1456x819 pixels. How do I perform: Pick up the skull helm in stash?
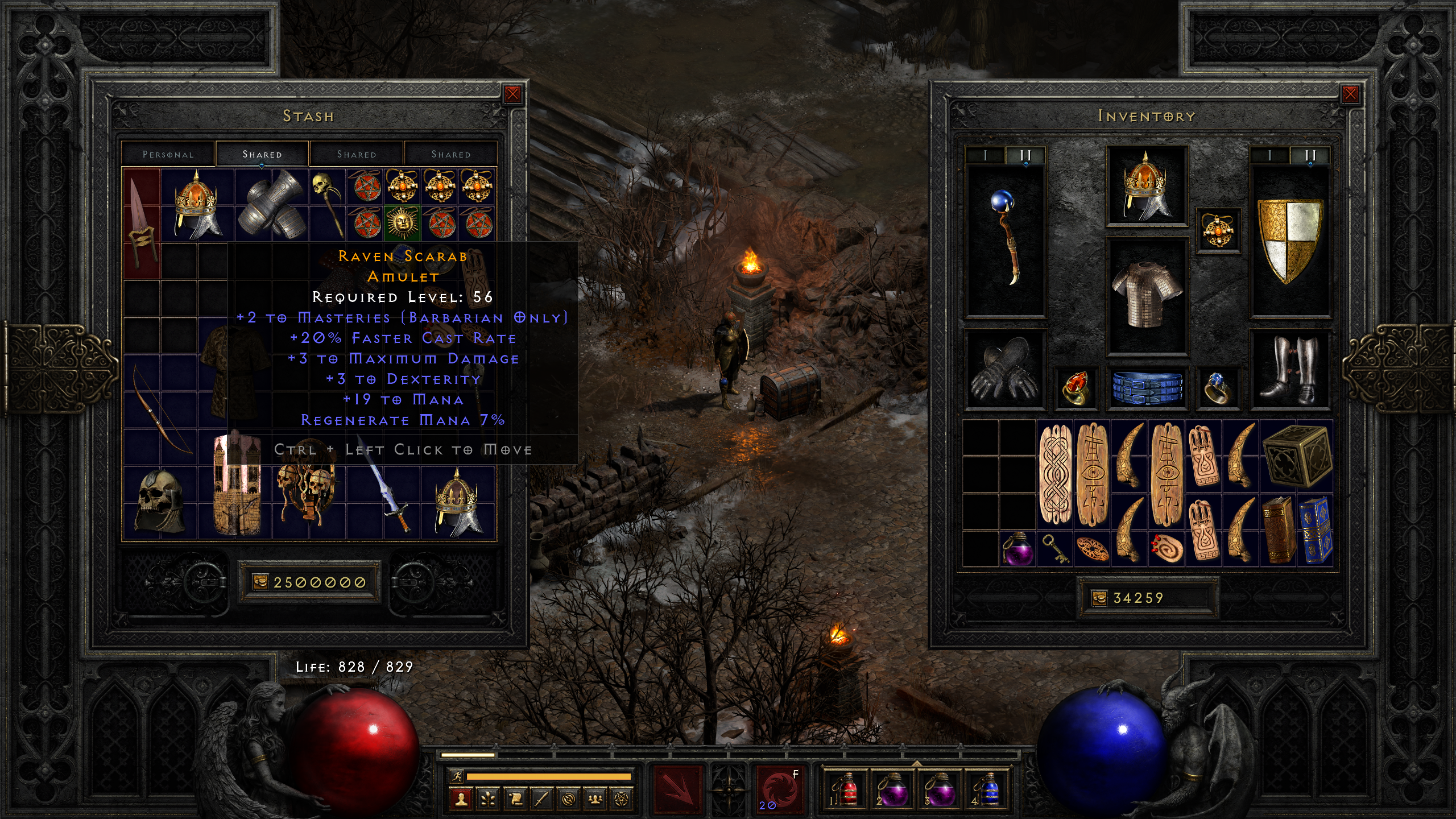[160, 501]
